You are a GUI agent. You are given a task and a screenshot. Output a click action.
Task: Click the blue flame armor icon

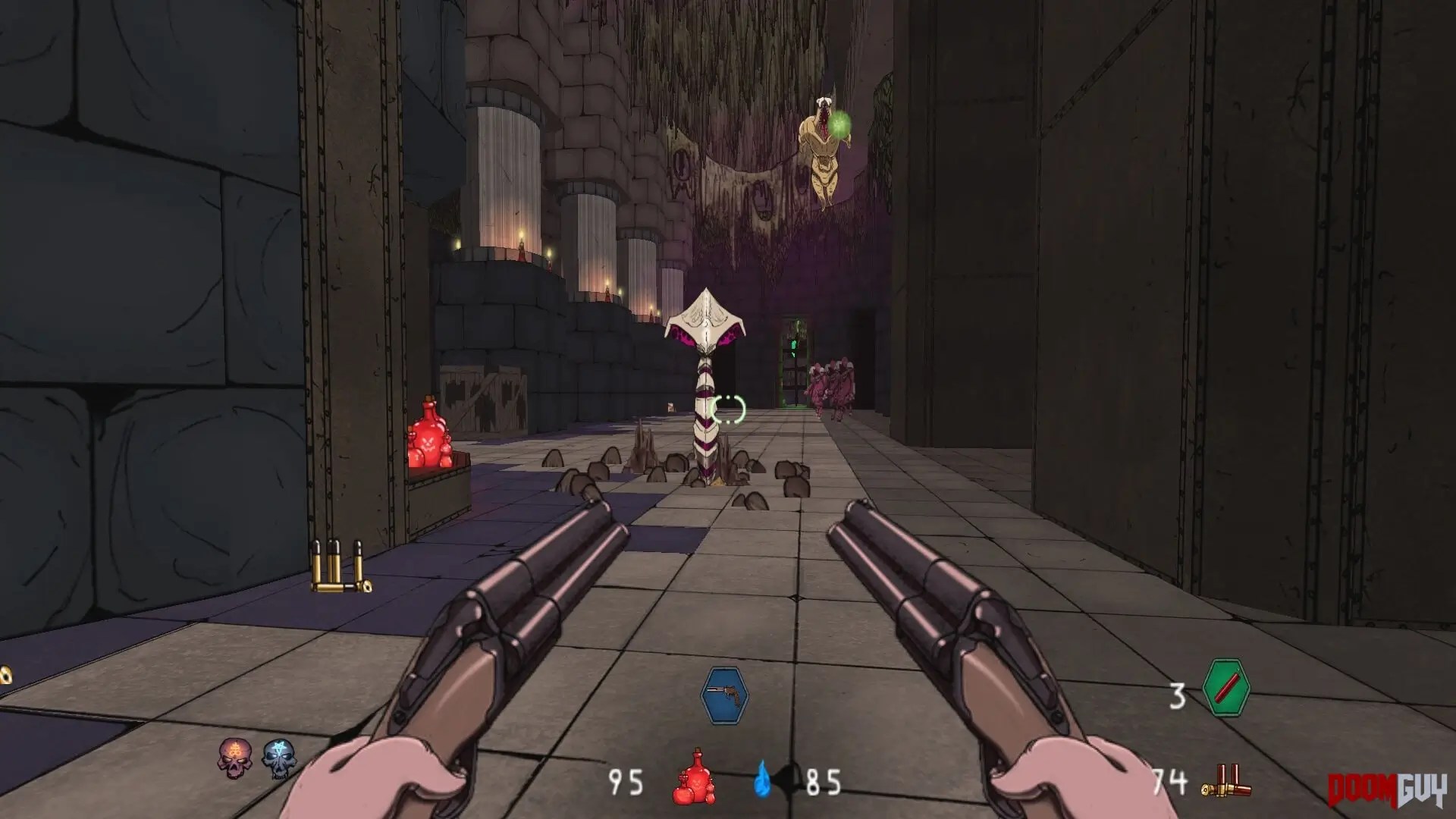(x=764, y=780)
